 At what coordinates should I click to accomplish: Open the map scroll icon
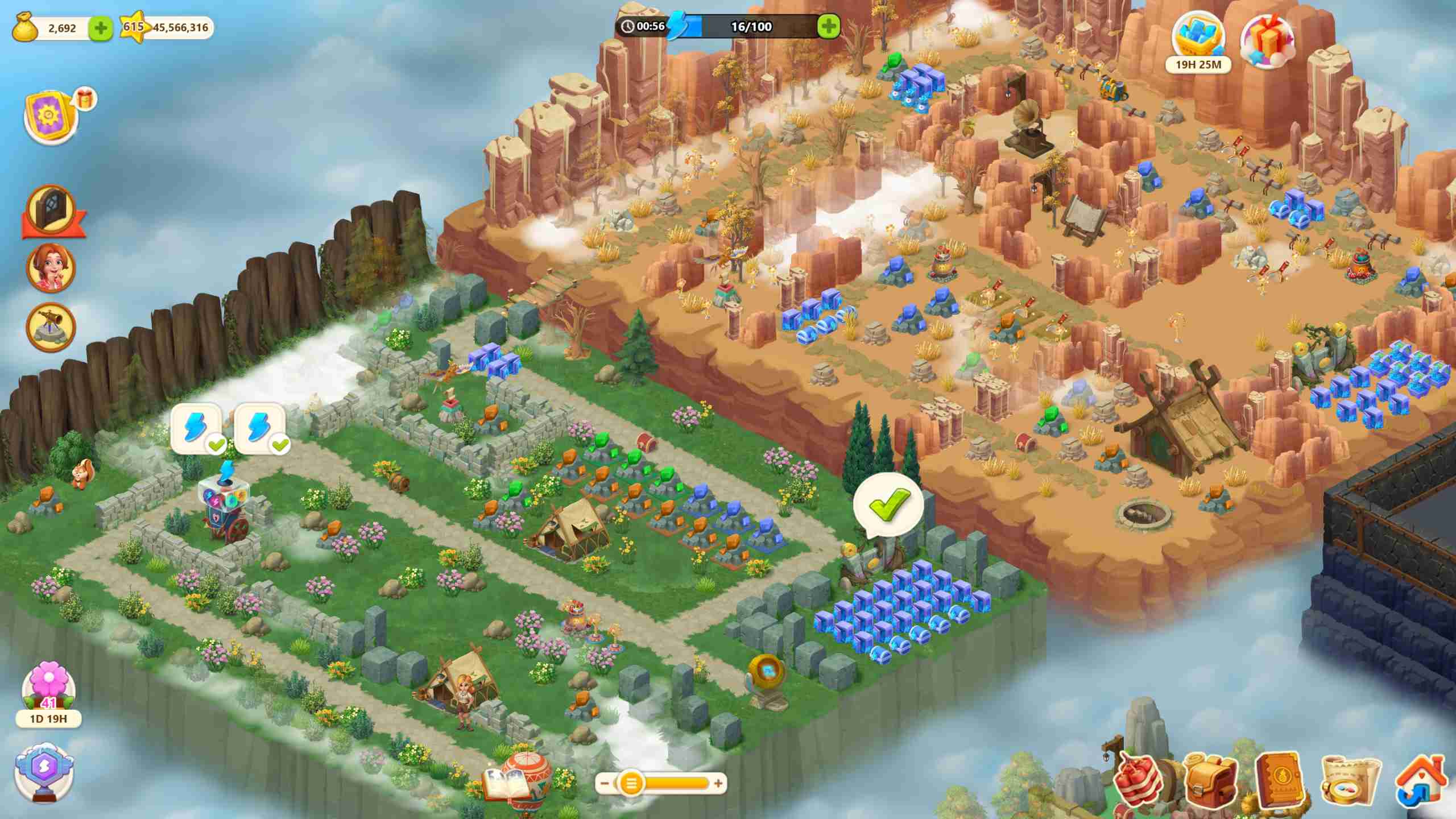click(1350, 781)
